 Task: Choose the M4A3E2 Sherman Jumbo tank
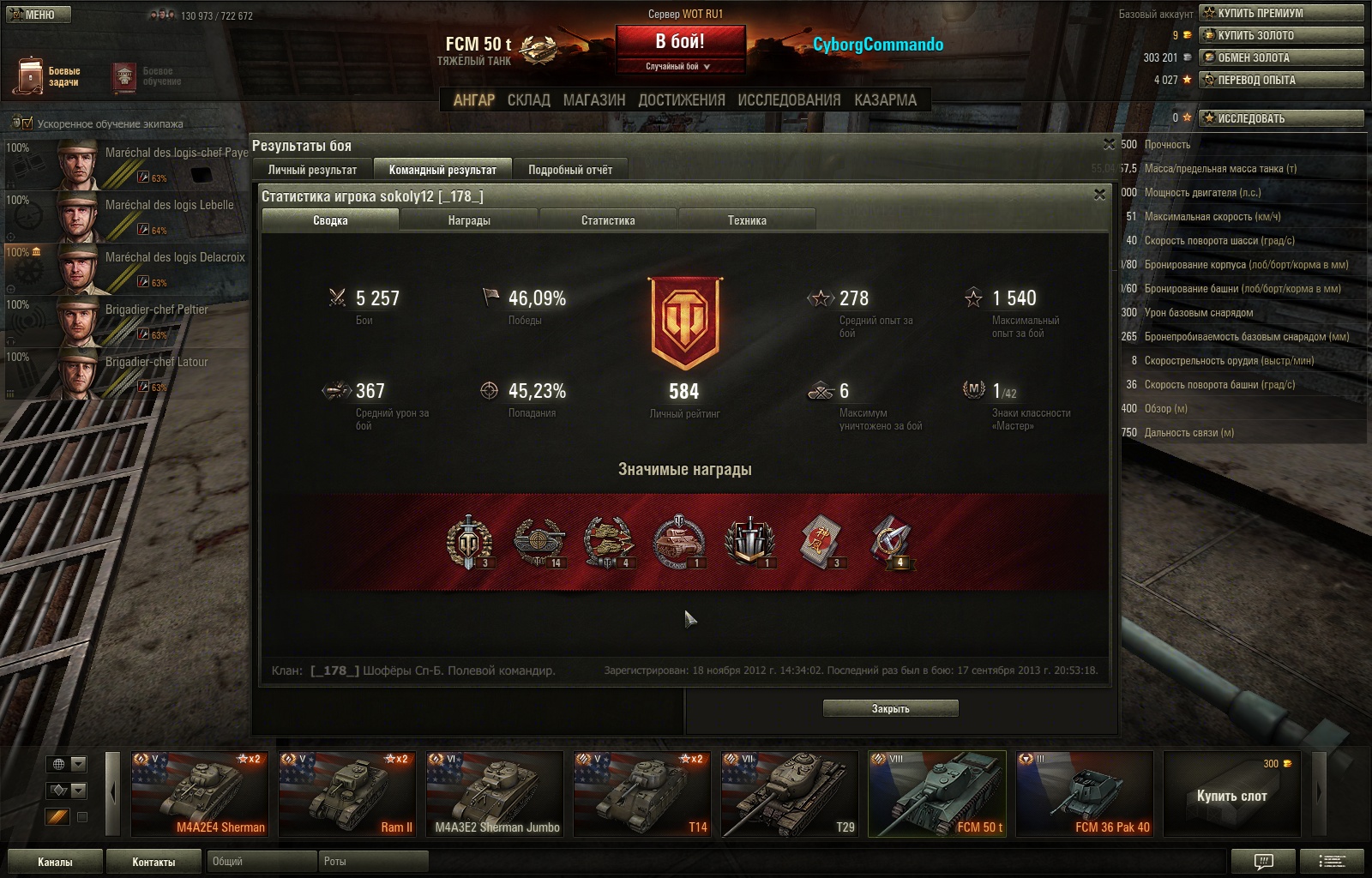coord(495,793)
